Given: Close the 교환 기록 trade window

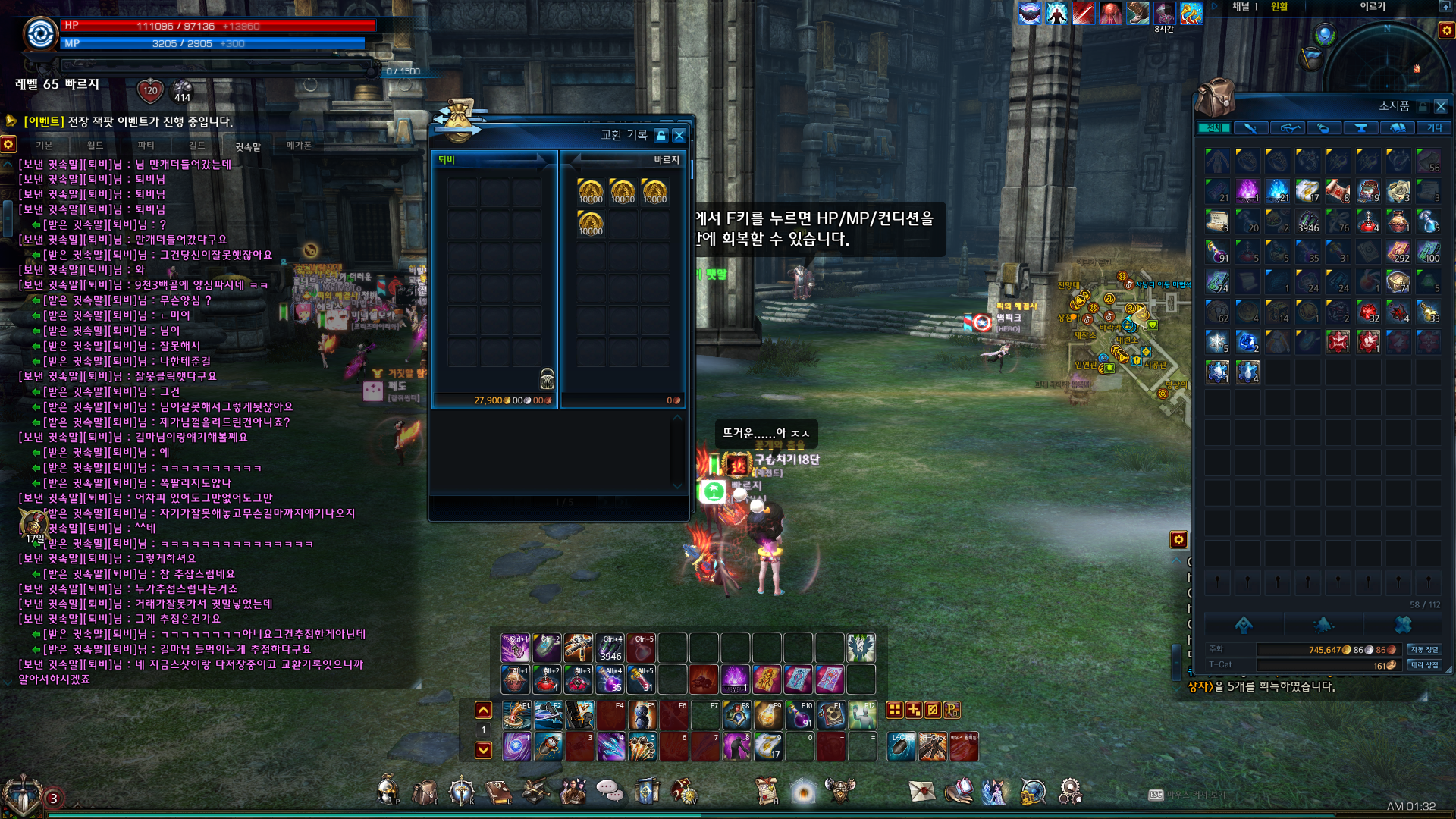Looking at the screenshot, I should click(x=679, y=135).
